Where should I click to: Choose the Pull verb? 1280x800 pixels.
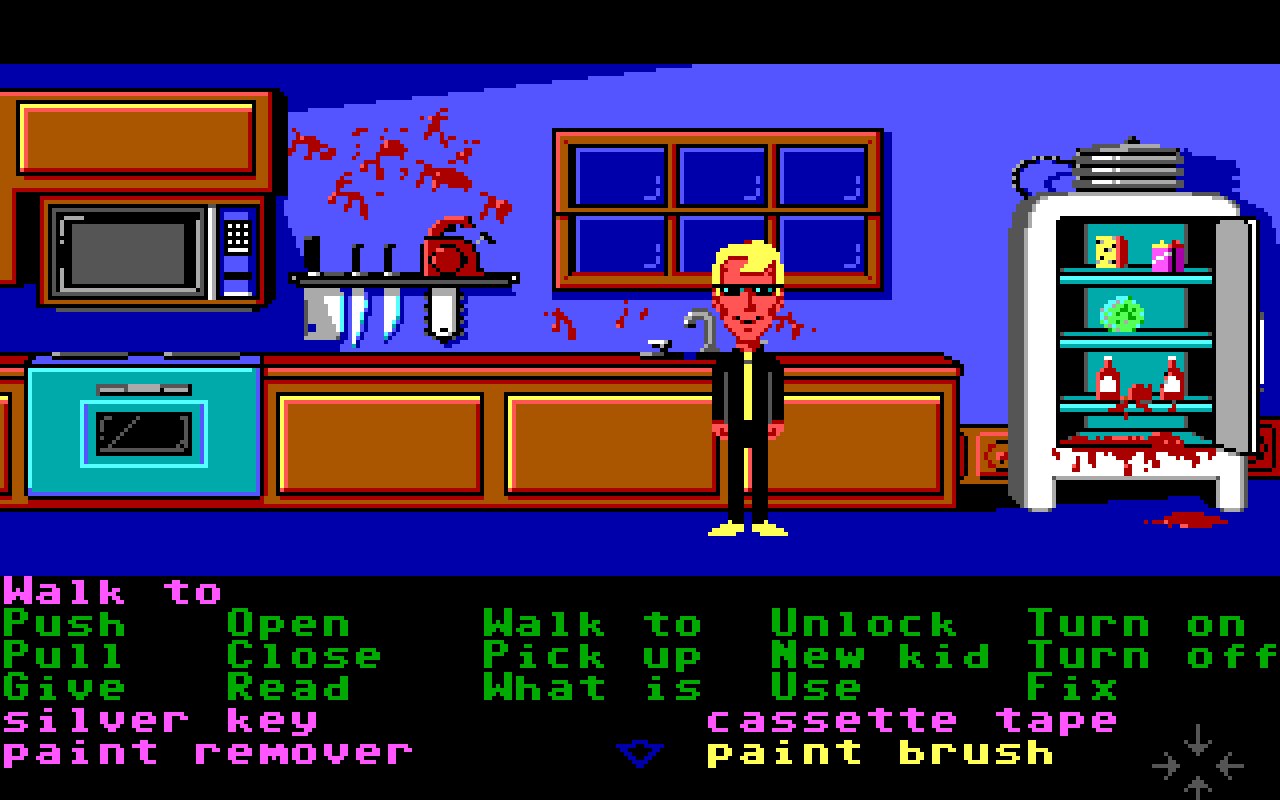64,657
